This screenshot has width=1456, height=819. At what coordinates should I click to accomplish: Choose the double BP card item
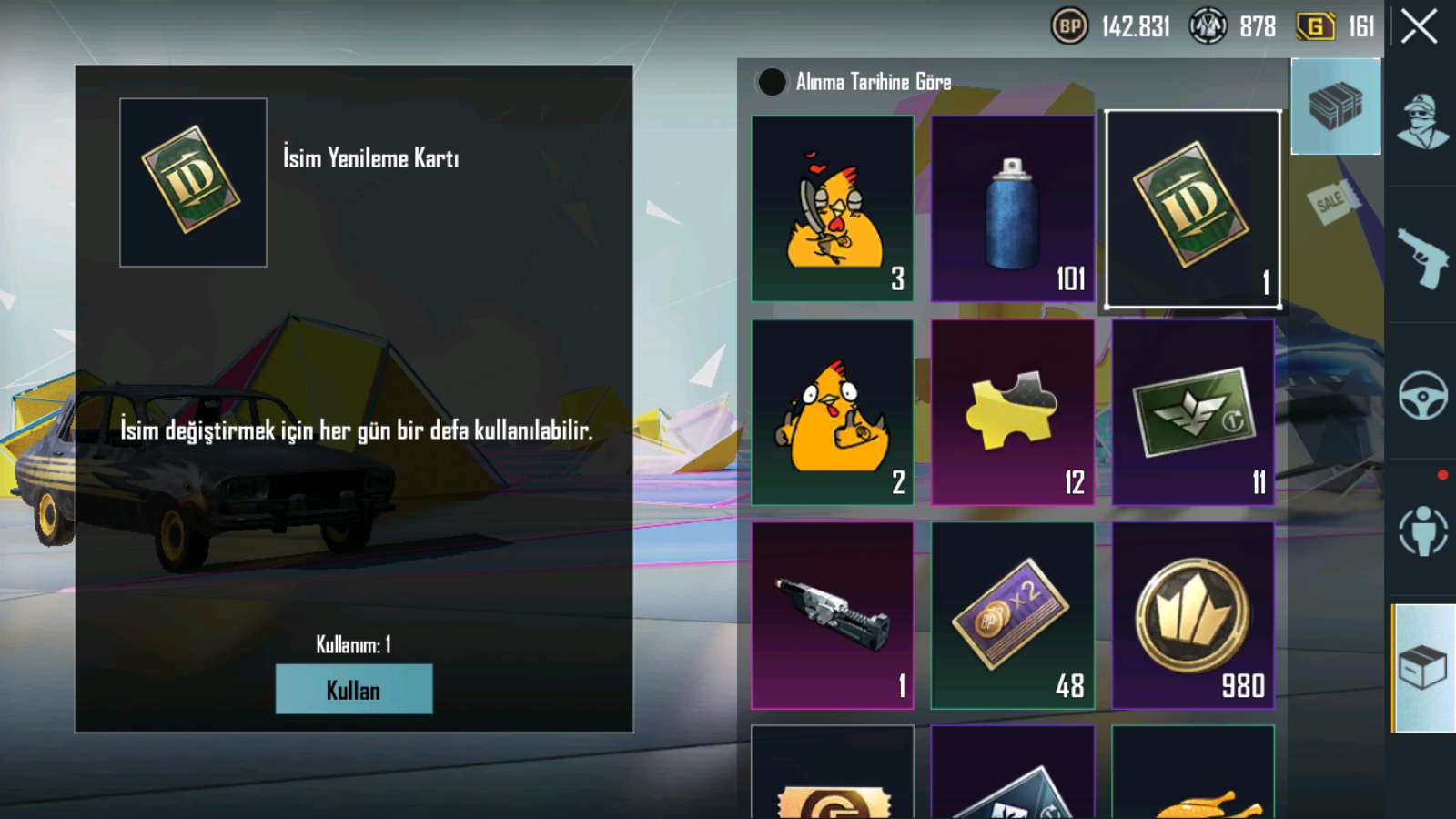(x=1012, y=615)
